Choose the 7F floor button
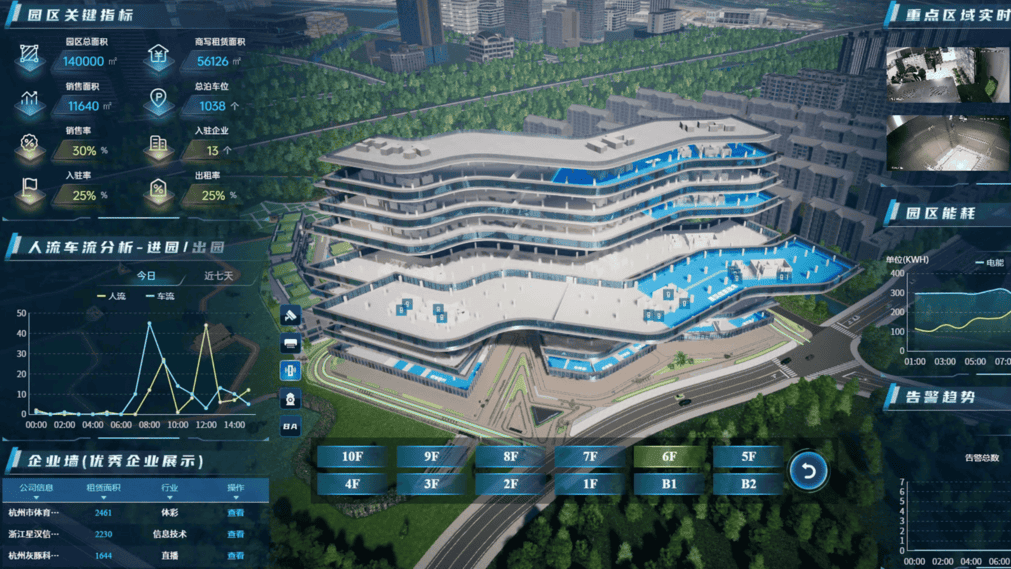This screenshot has height=569, width=1011. [x=589, y=457]
